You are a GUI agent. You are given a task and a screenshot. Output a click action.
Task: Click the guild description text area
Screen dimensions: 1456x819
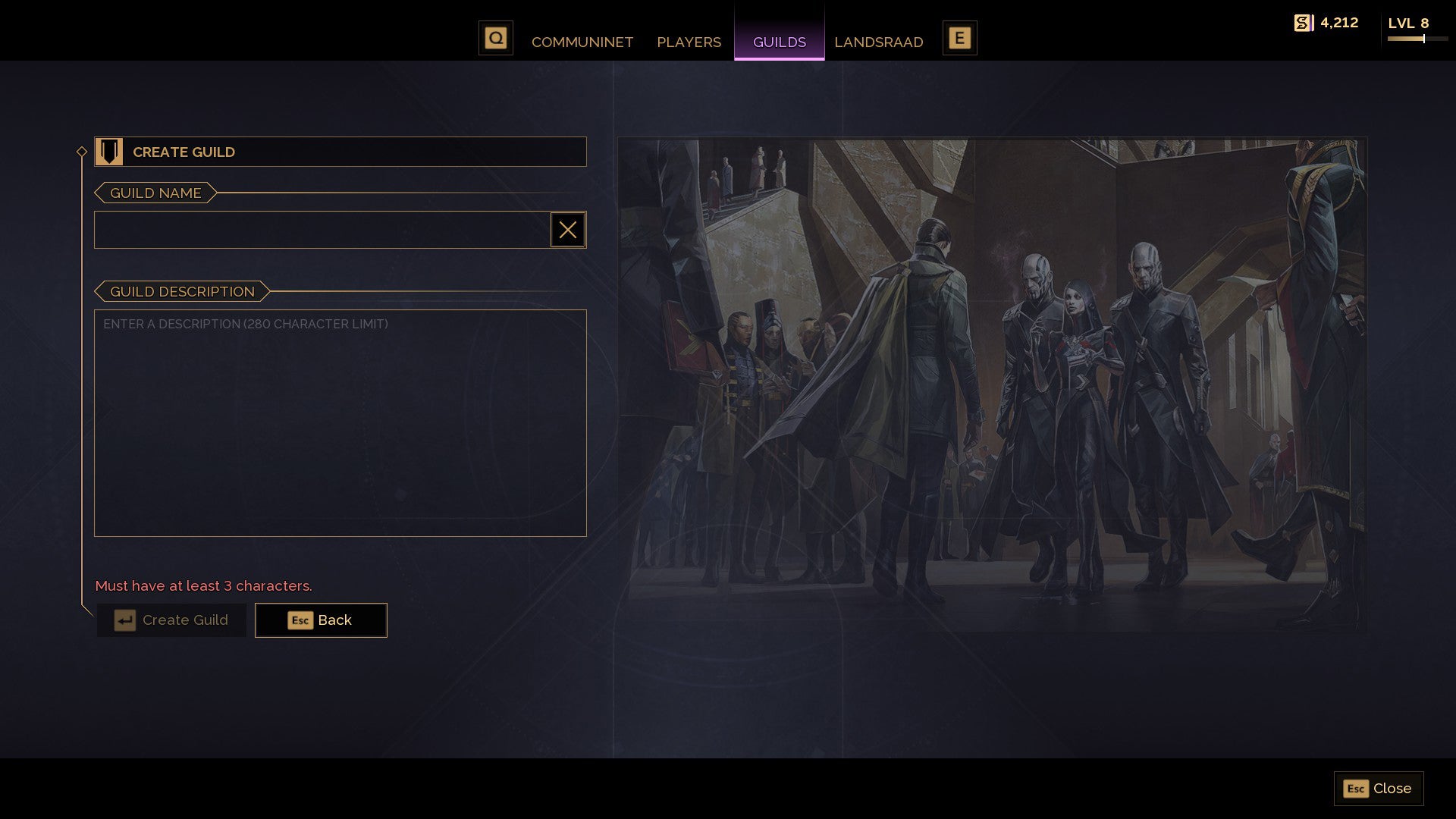pyautogui.click(x=340, y=421)
